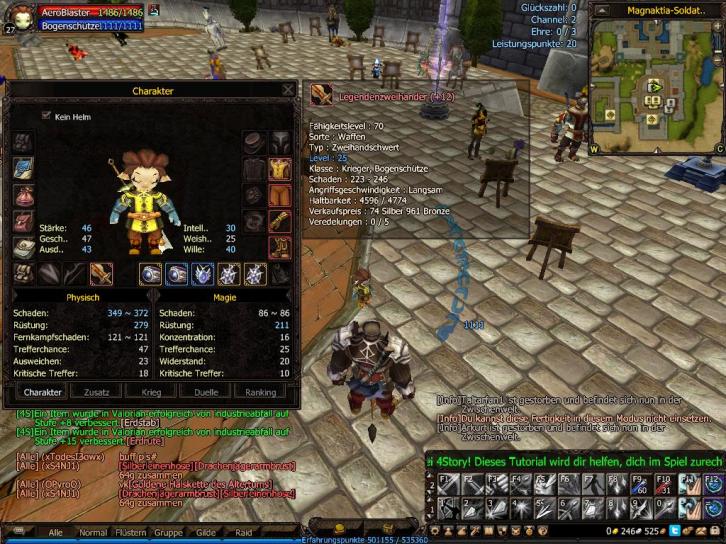Show the Duelle tab

click(x=205, y=392)
